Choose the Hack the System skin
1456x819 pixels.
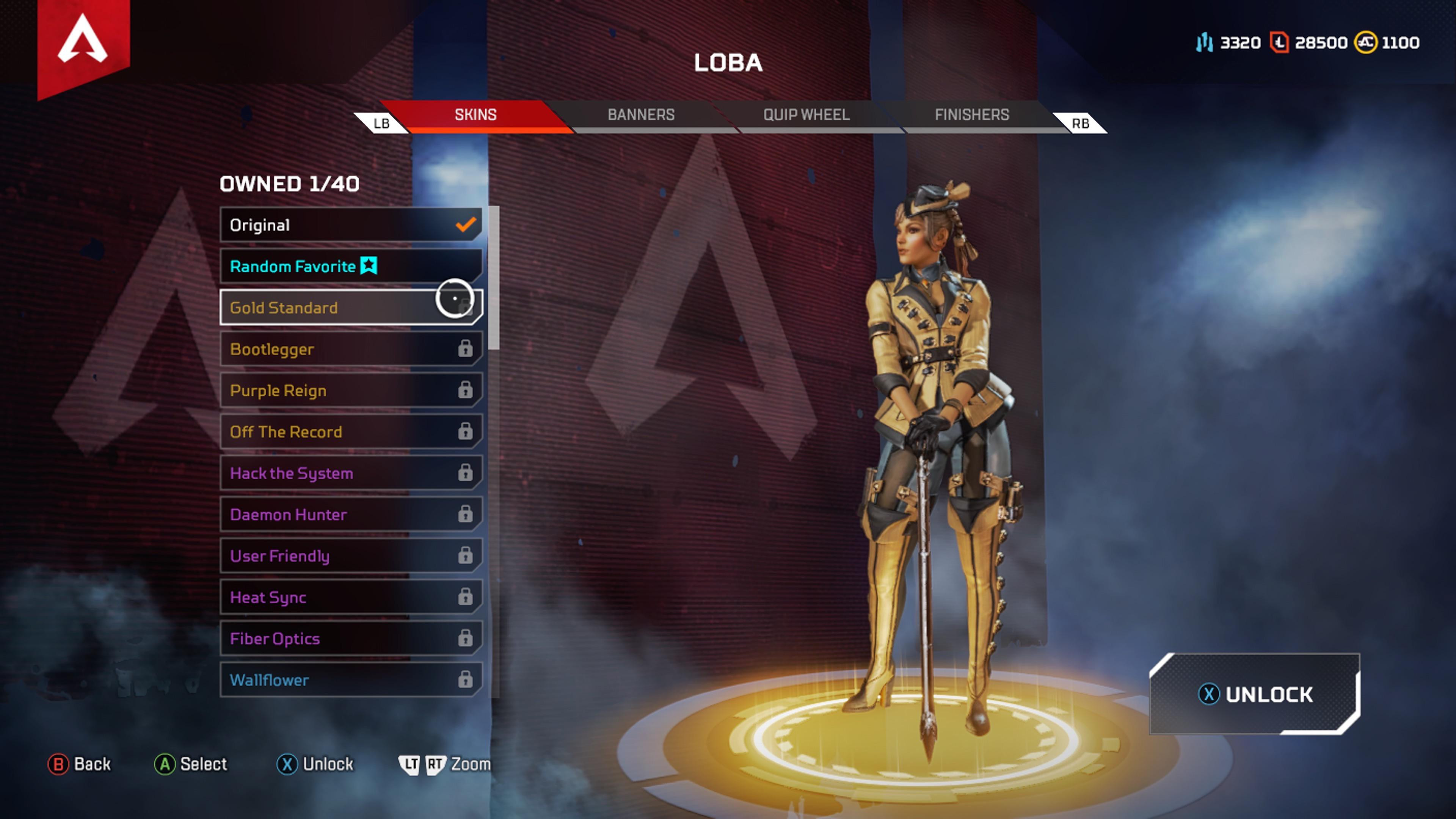click(350, 473)
